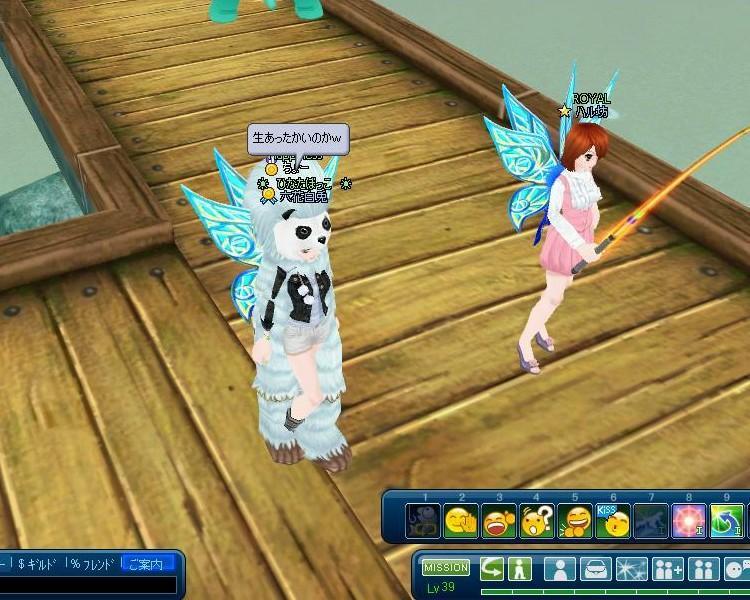Select the question mark emote

537,521
